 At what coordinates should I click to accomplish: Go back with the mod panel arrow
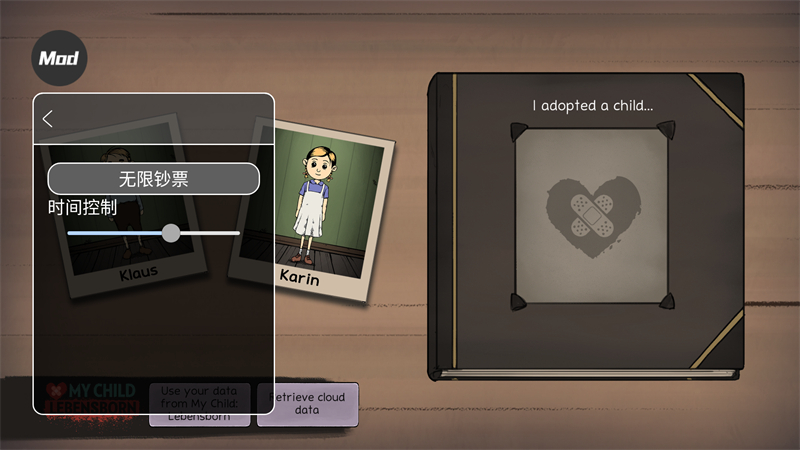coord(48,119)
